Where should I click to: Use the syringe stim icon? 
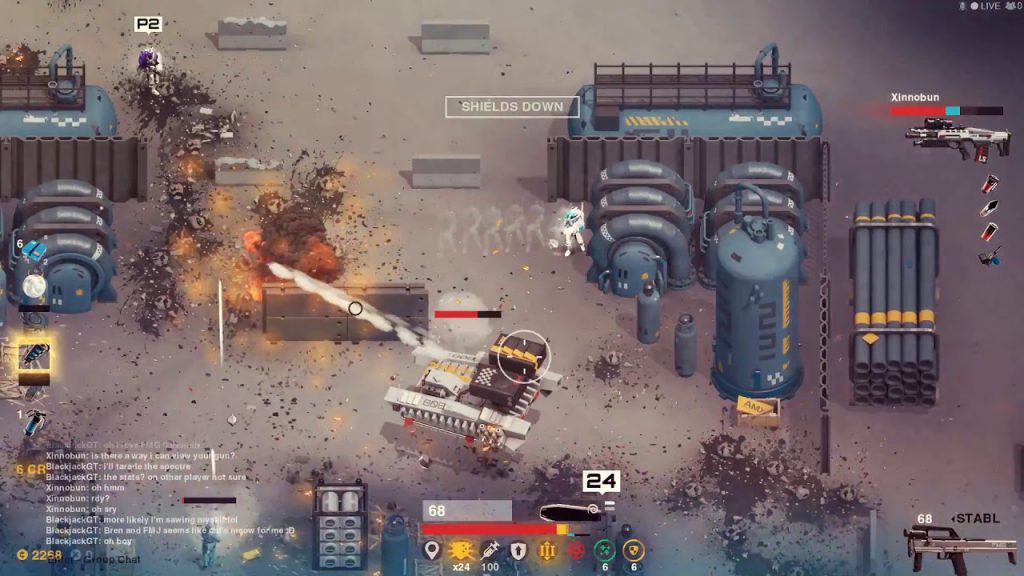(490, 550)
